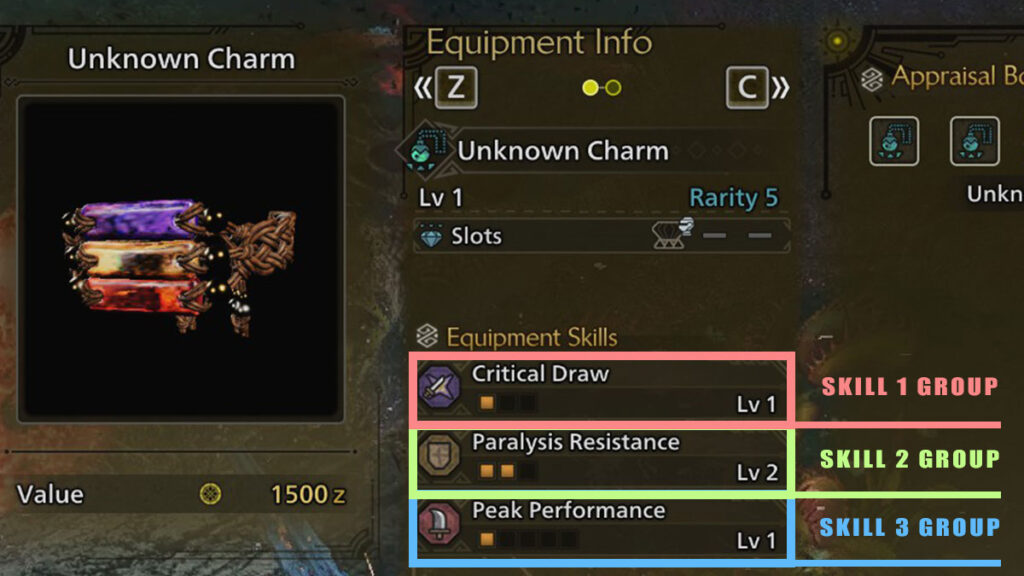The image size is (1024, 576).
Task: Pick the first charm in Appraisal box
Action: [x=893, y=141]
